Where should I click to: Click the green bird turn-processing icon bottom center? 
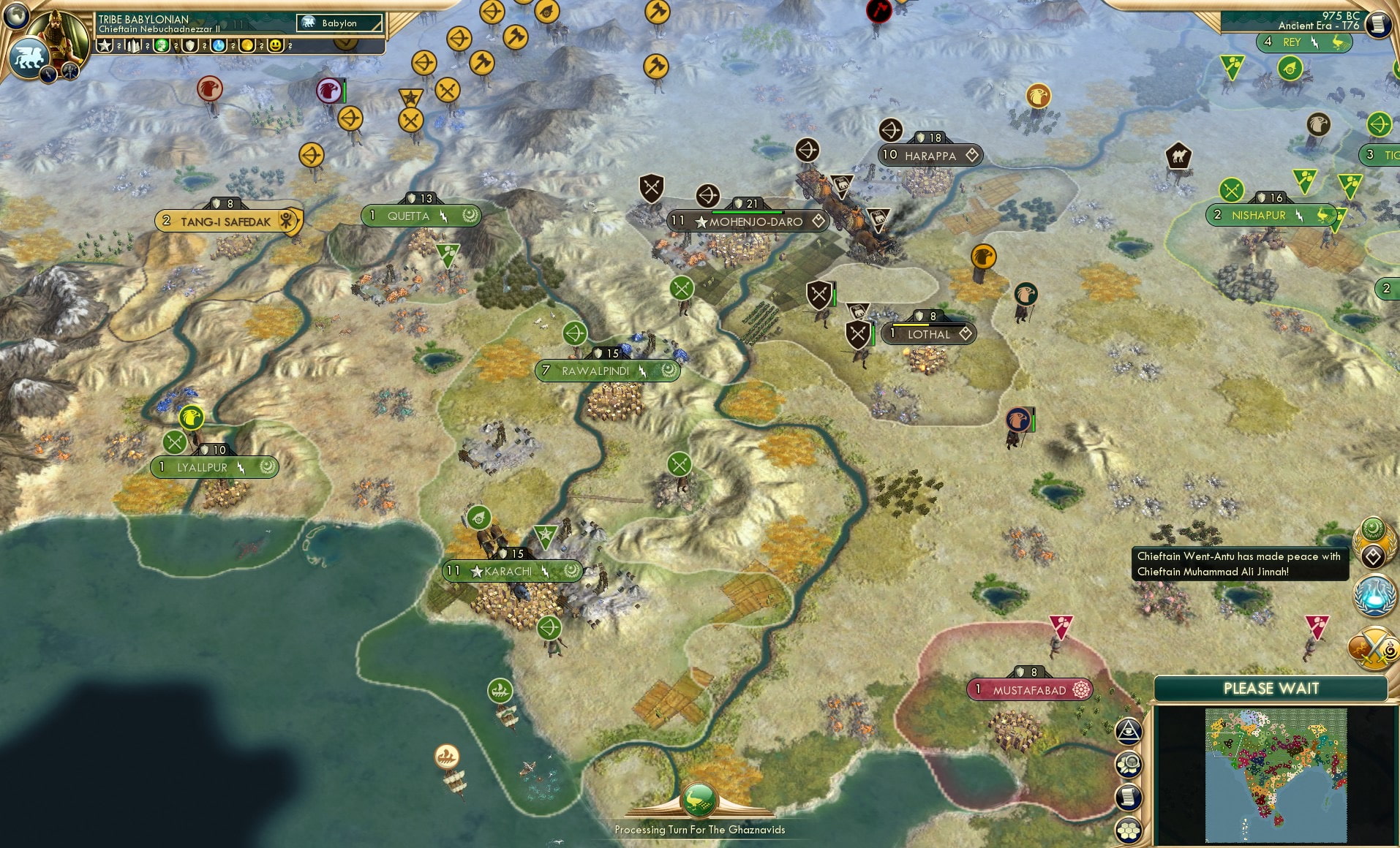coord(700,800)
